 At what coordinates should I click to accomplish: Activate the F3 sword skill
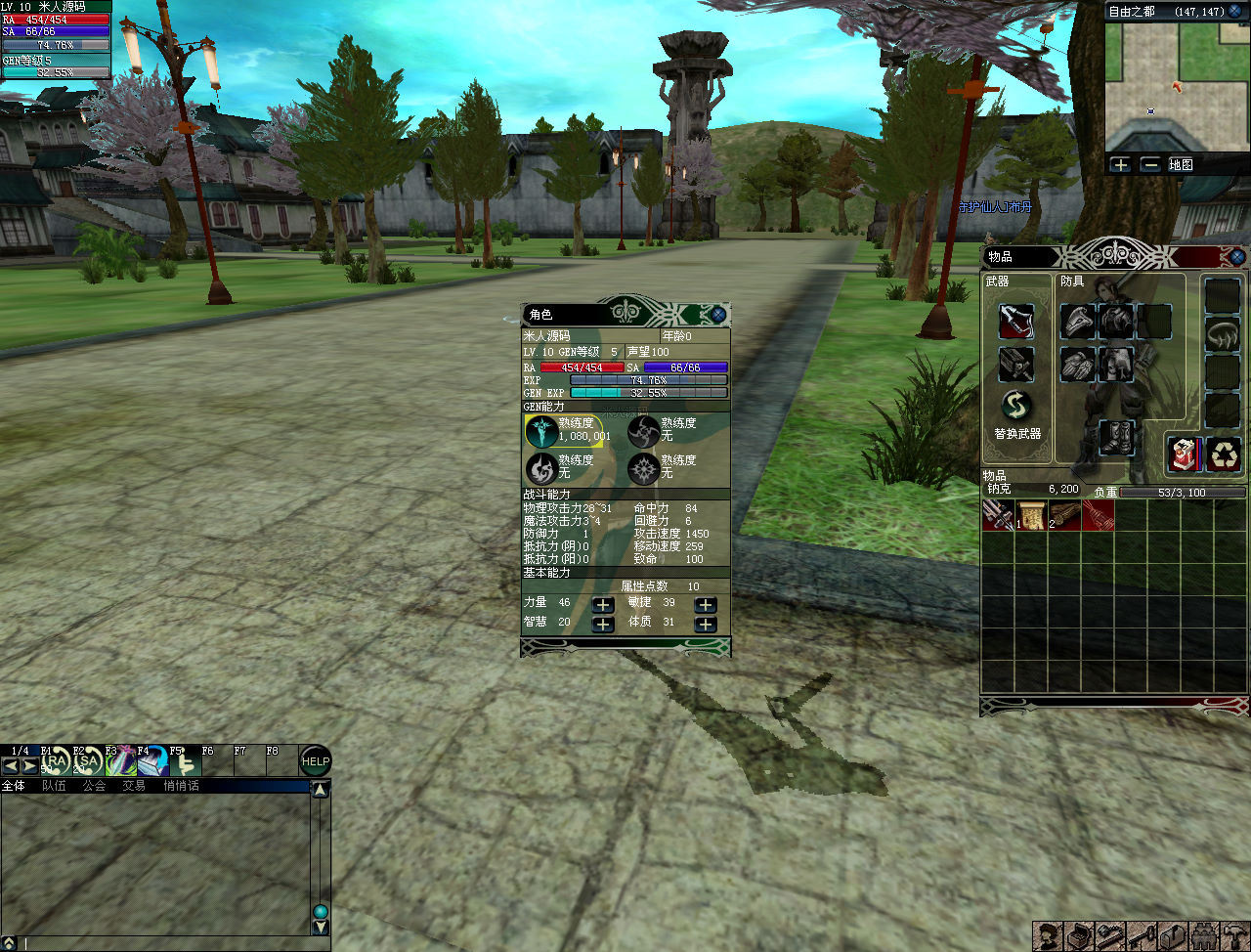point(120,761)
